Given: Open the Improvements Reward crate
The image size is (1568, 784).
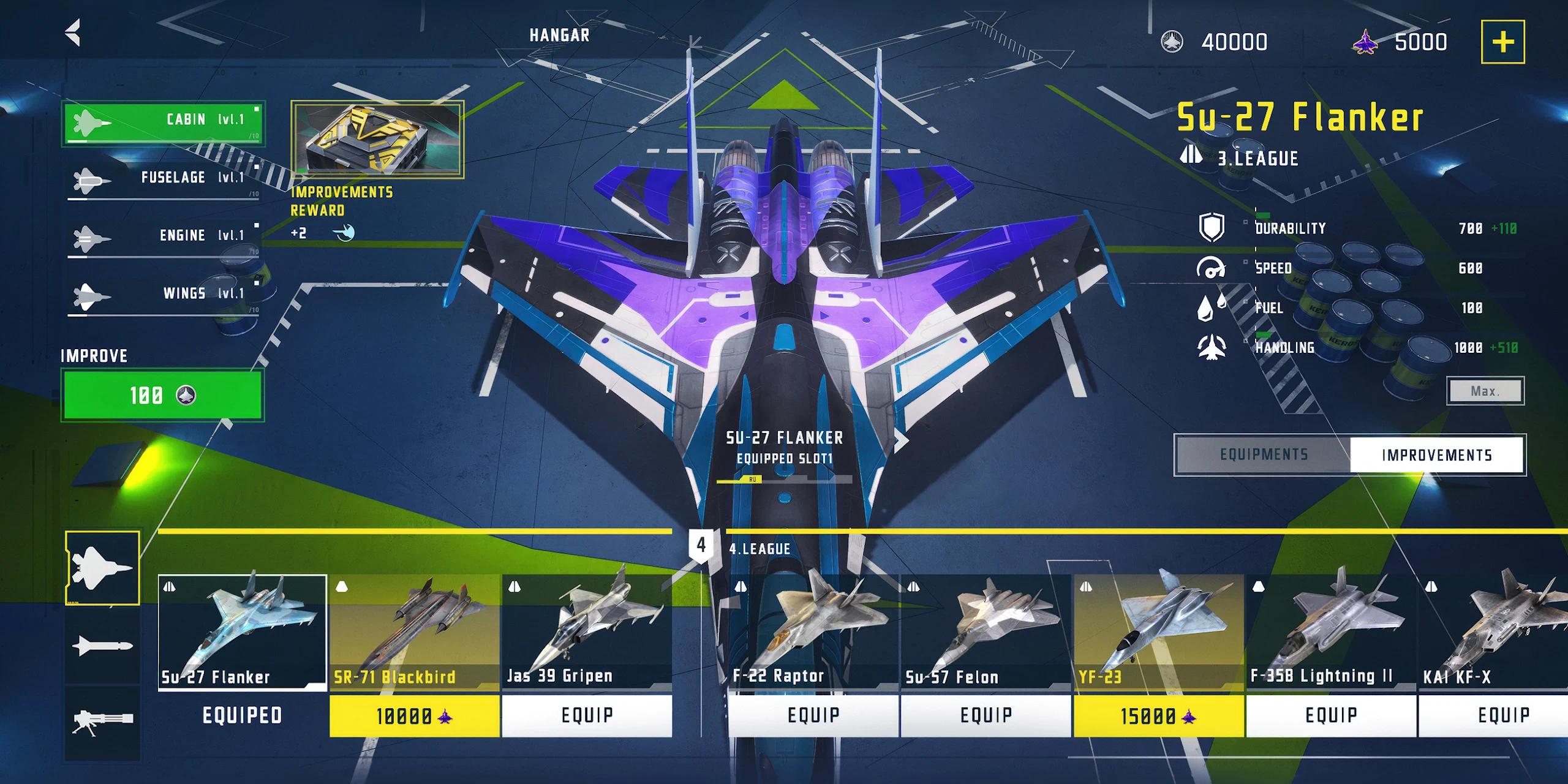Looking at the screenshot, I should coord(377,140).
